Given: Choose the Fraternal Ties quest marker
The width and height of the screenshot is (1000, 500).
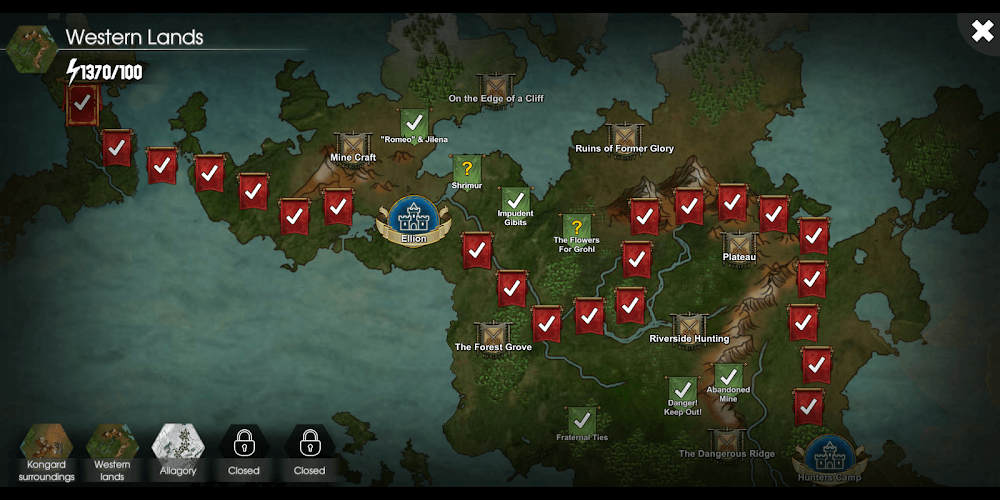Looking at the screenshot, I should [581, 421].
